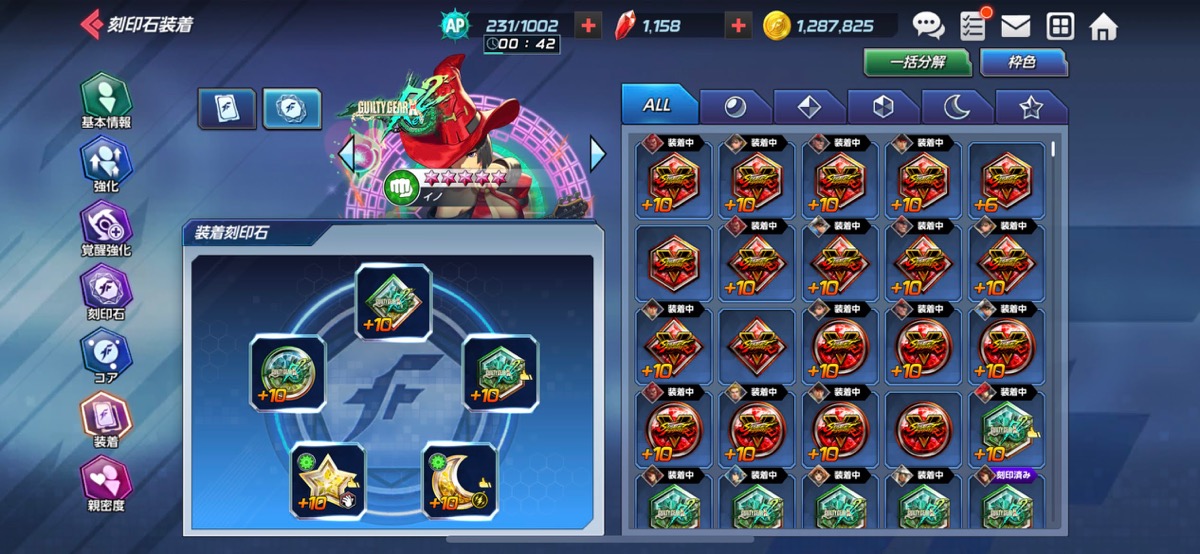Image resolution: width=1200 pixels, height=554 pixels.
Task: Return home via the house icon
Action: [x=1103, y=26]
